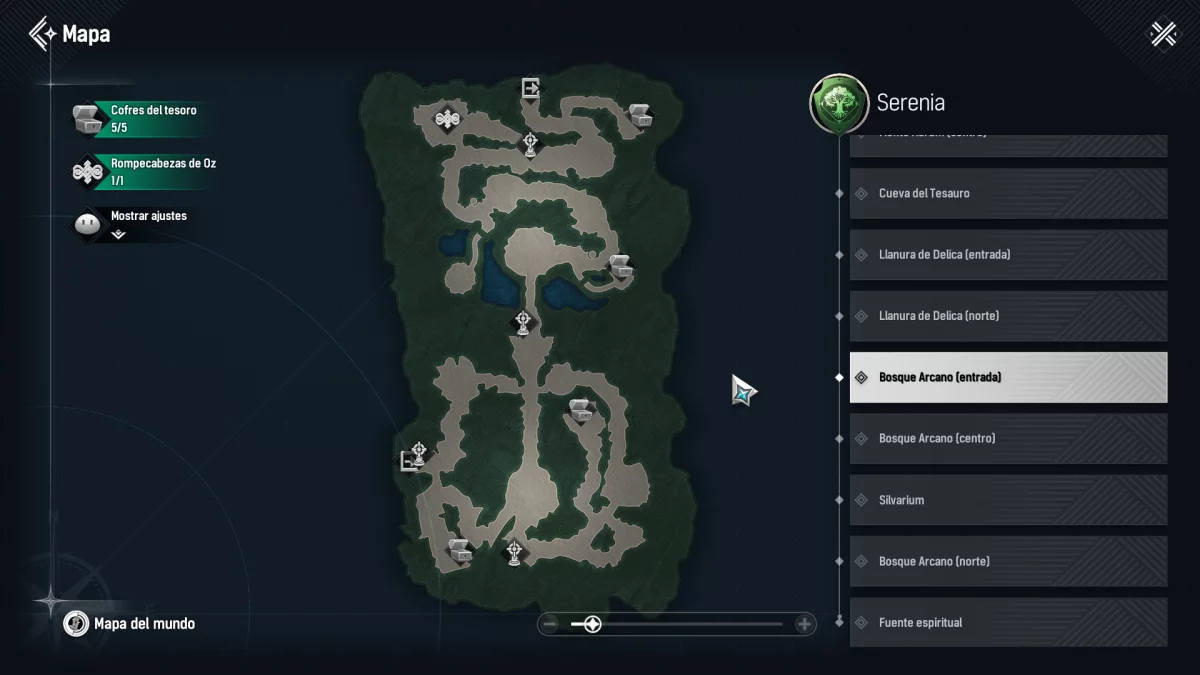This screenshot has height=675, width=1200.
Task: Choose Llanura de Delica (entrada)
Action: click(1008, 254)
